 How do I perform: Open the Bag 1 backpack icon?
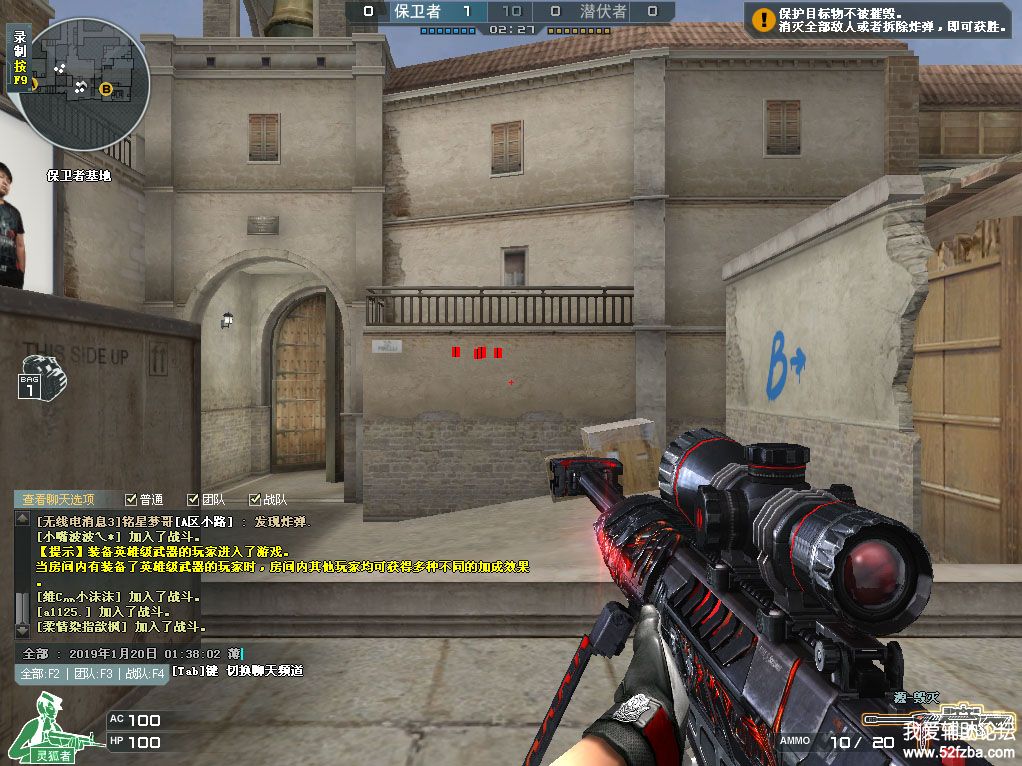click(x=30, y=384)
